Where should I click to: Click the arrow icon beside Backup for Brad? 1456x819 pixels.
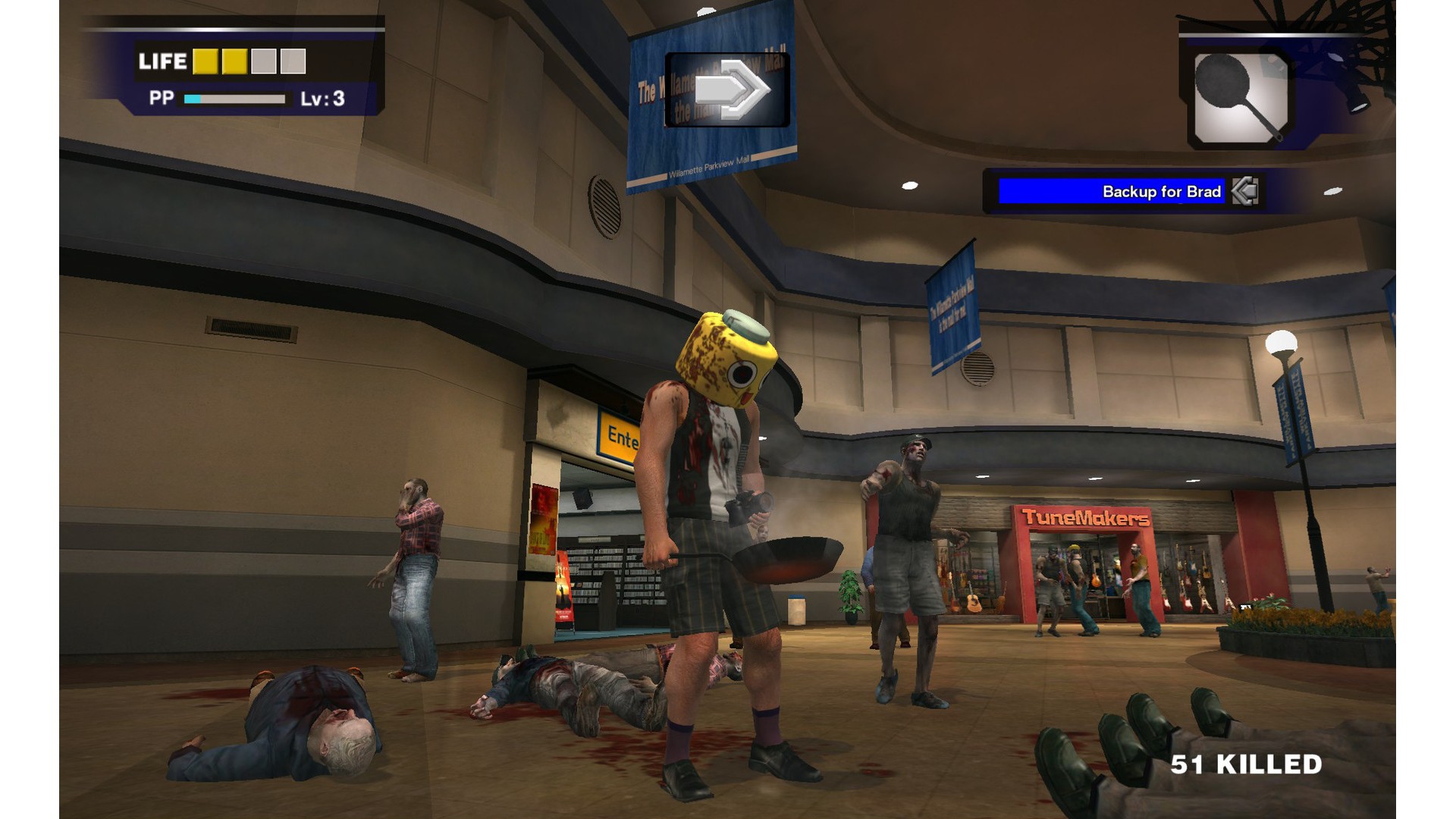1245,191
